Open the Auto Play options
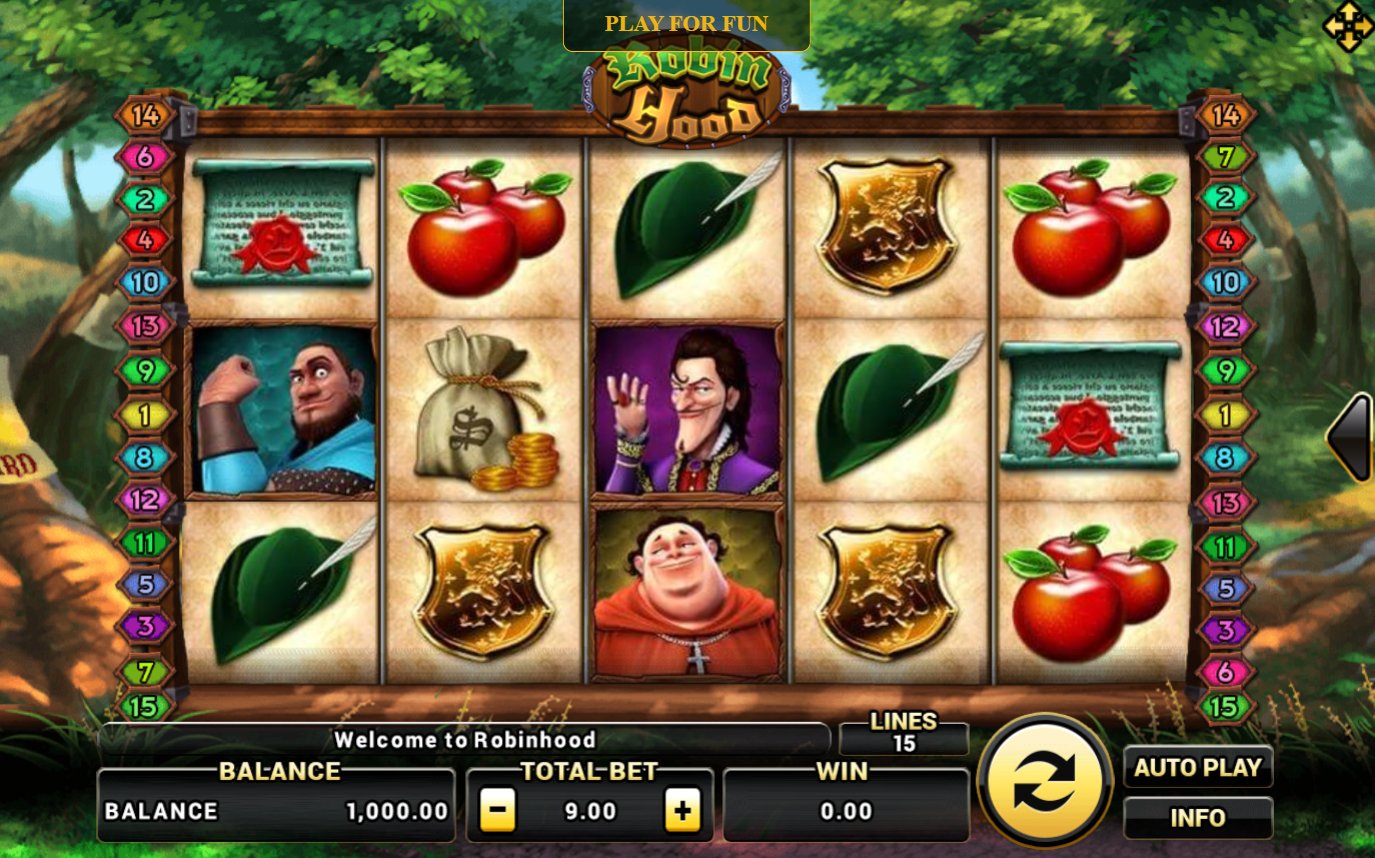The height and width of the screenshot is (858, 1375). coord(1198,767)
